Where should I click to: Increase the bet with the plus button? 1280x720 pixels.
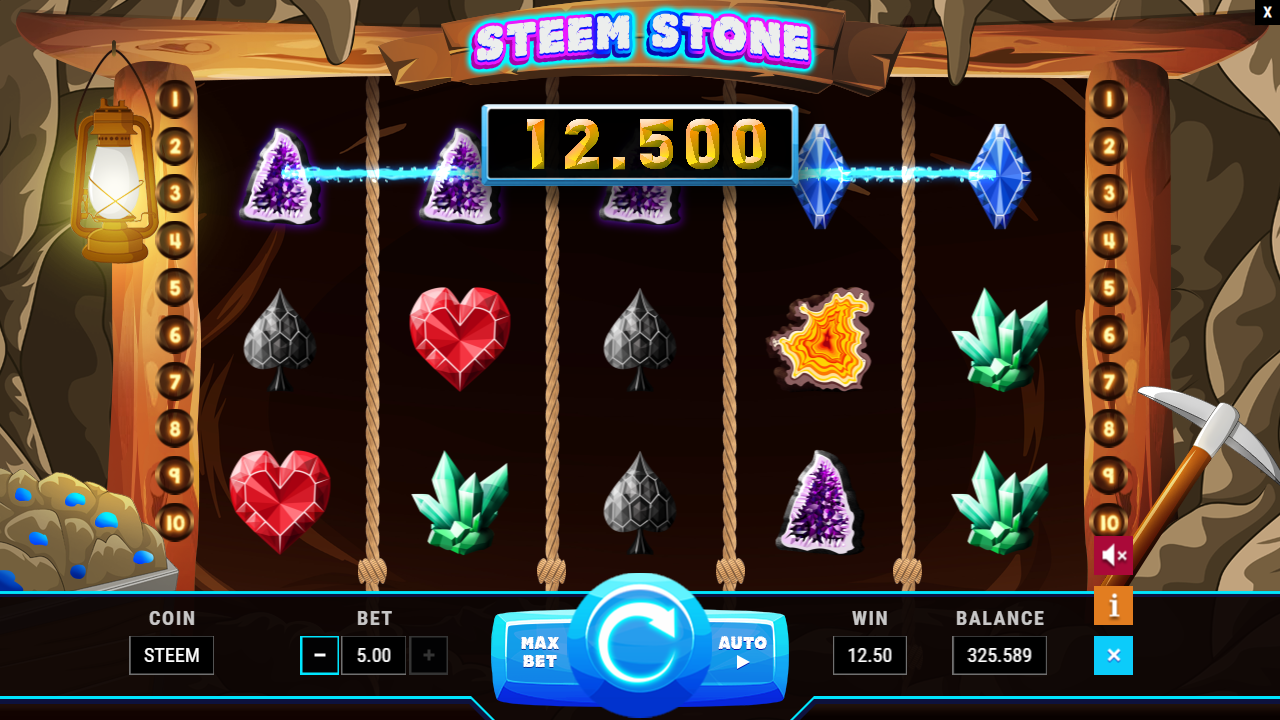[429, 656]
